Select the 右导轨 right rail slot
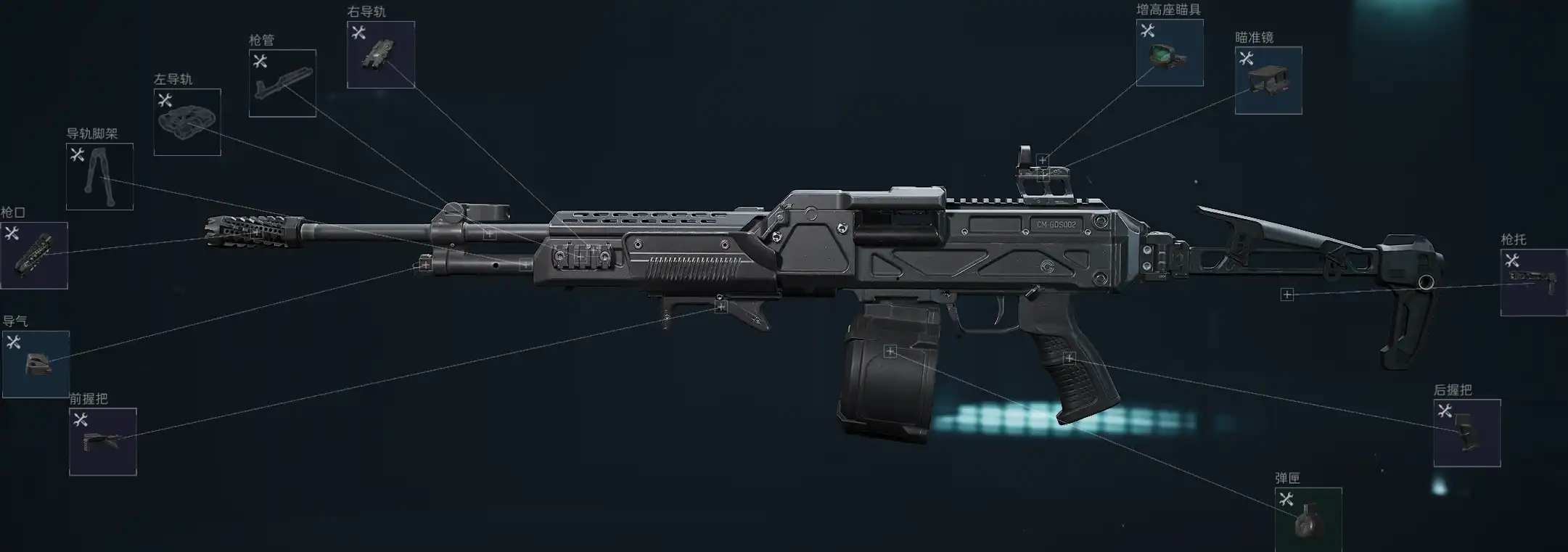 click(381, 54)
